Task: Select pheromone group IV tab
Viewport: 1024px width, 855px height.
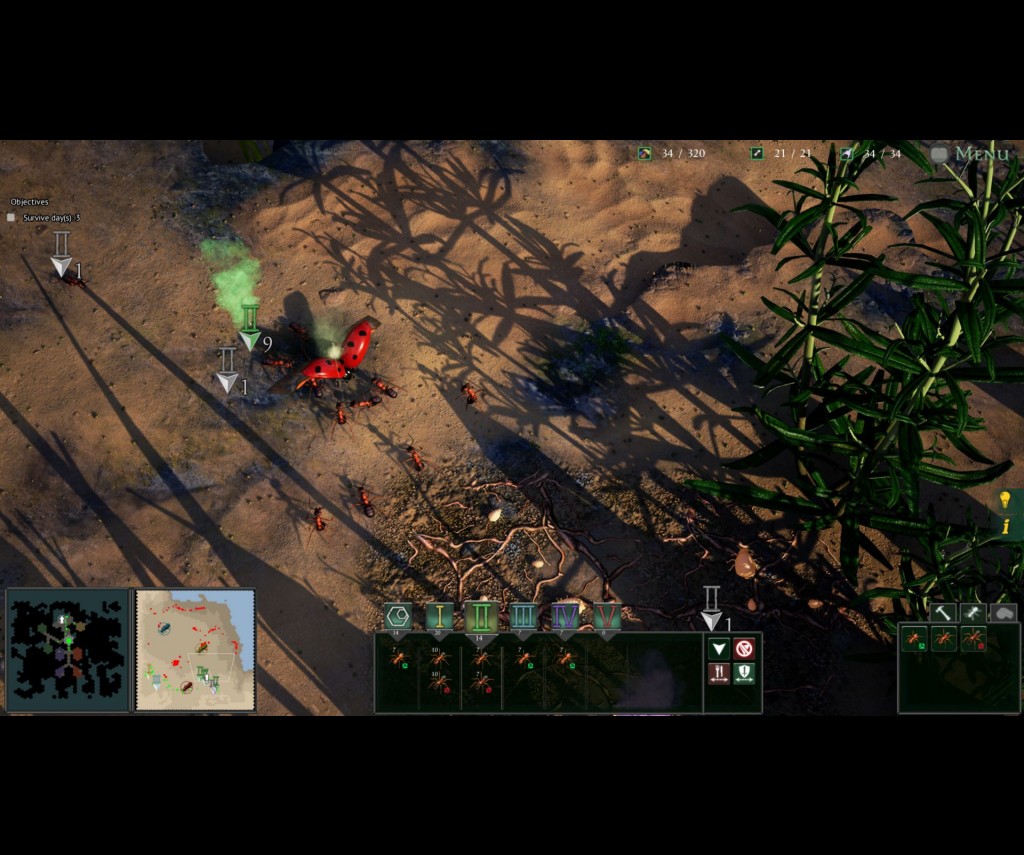Action: [x=565, y=616]
